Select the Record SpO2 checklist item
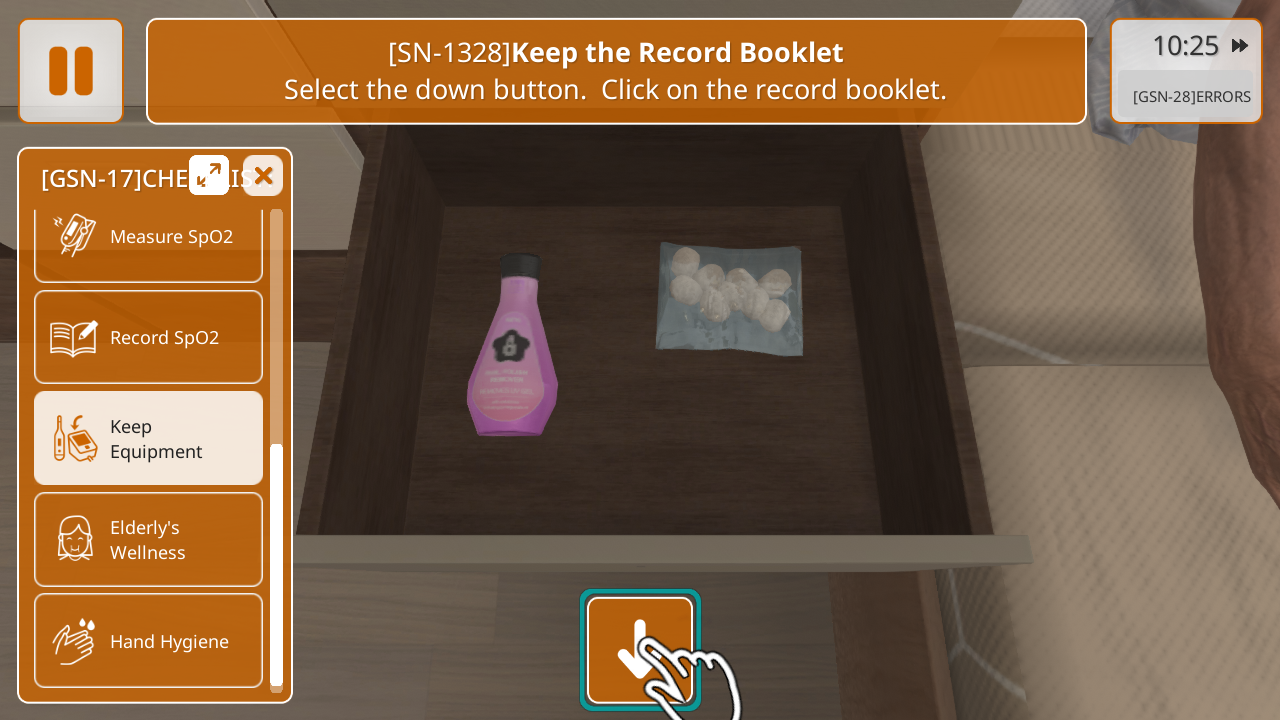 point(148,337)
